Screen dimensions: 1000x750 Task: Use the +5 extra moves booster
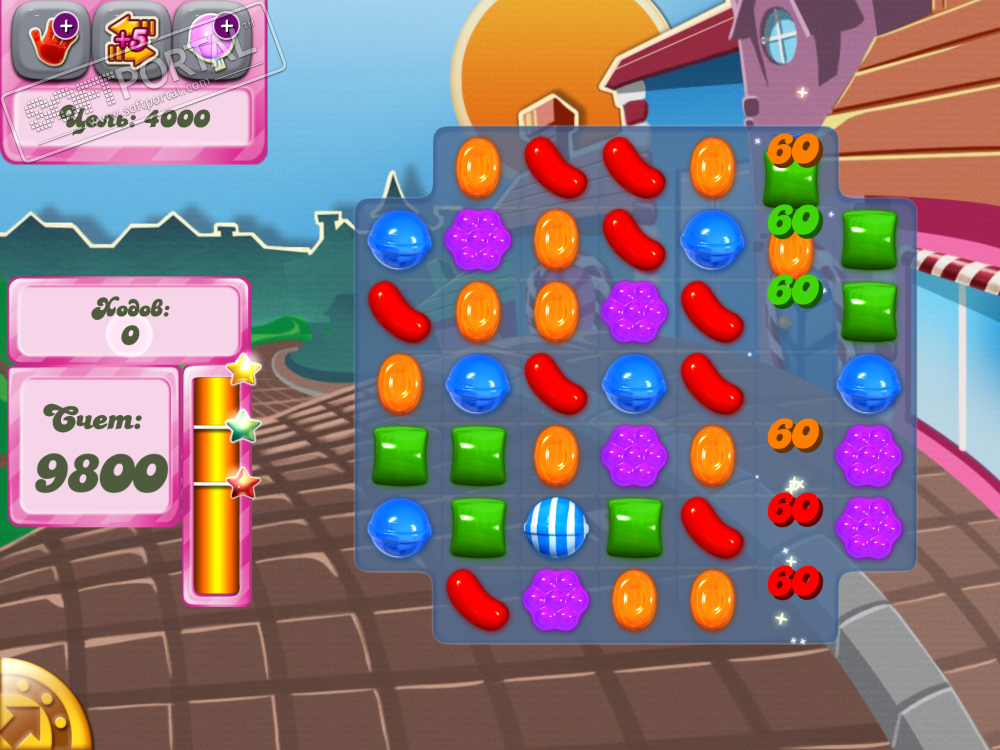[x=130, y=41]
